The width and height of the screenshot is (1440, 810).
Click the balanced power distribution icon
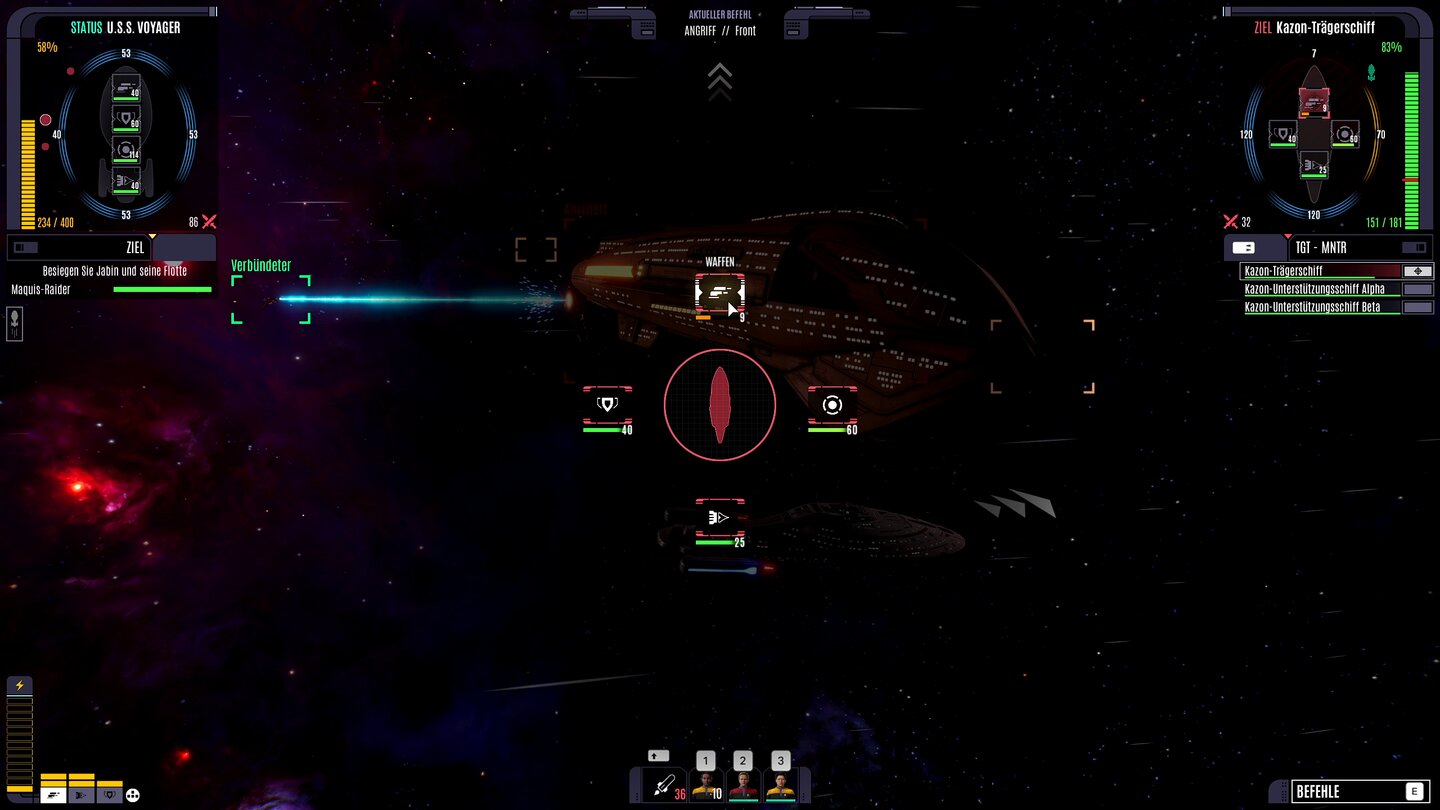[132, 795]
